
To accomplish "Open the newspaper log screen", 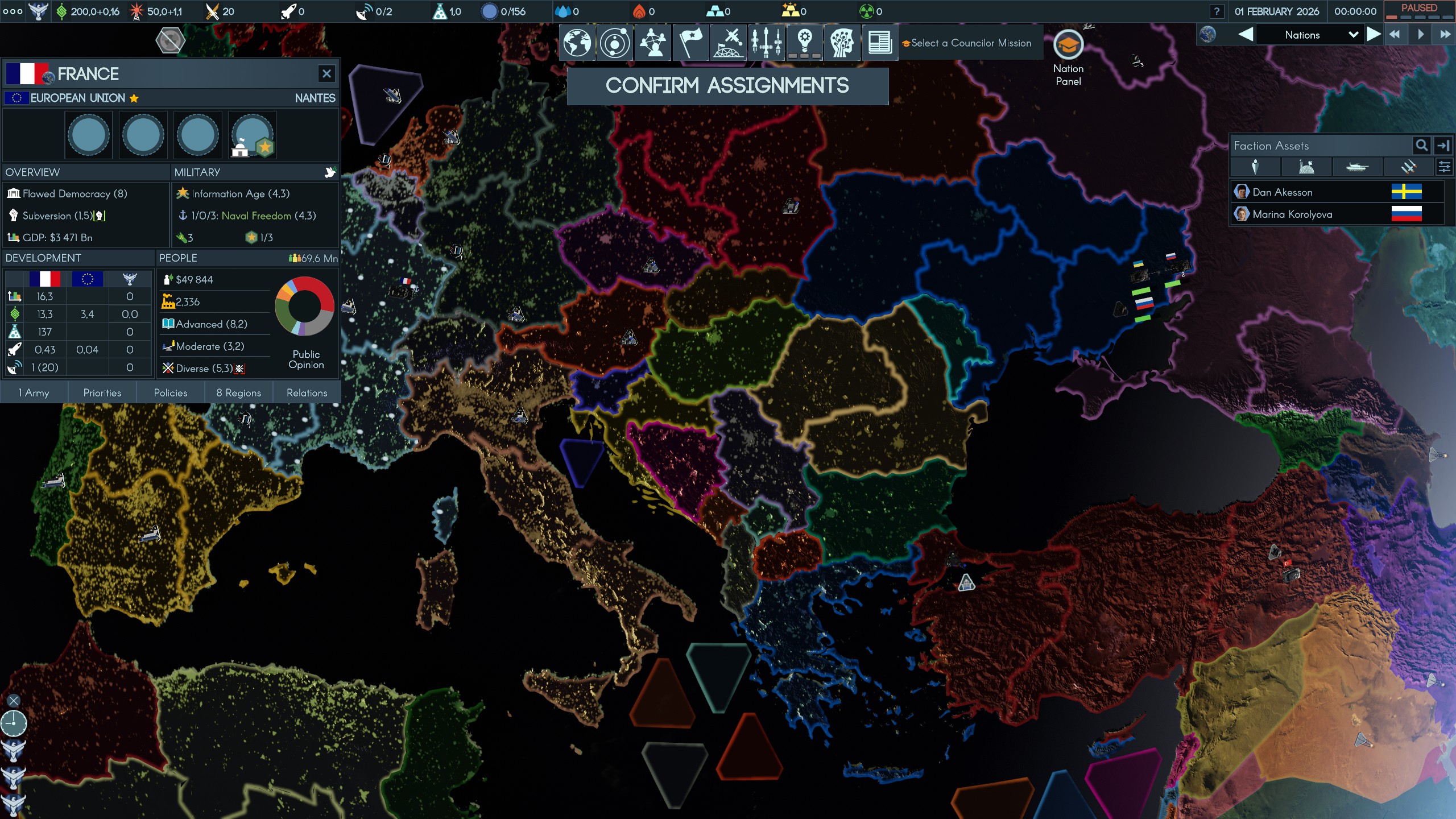I will (x=879, y=43).
